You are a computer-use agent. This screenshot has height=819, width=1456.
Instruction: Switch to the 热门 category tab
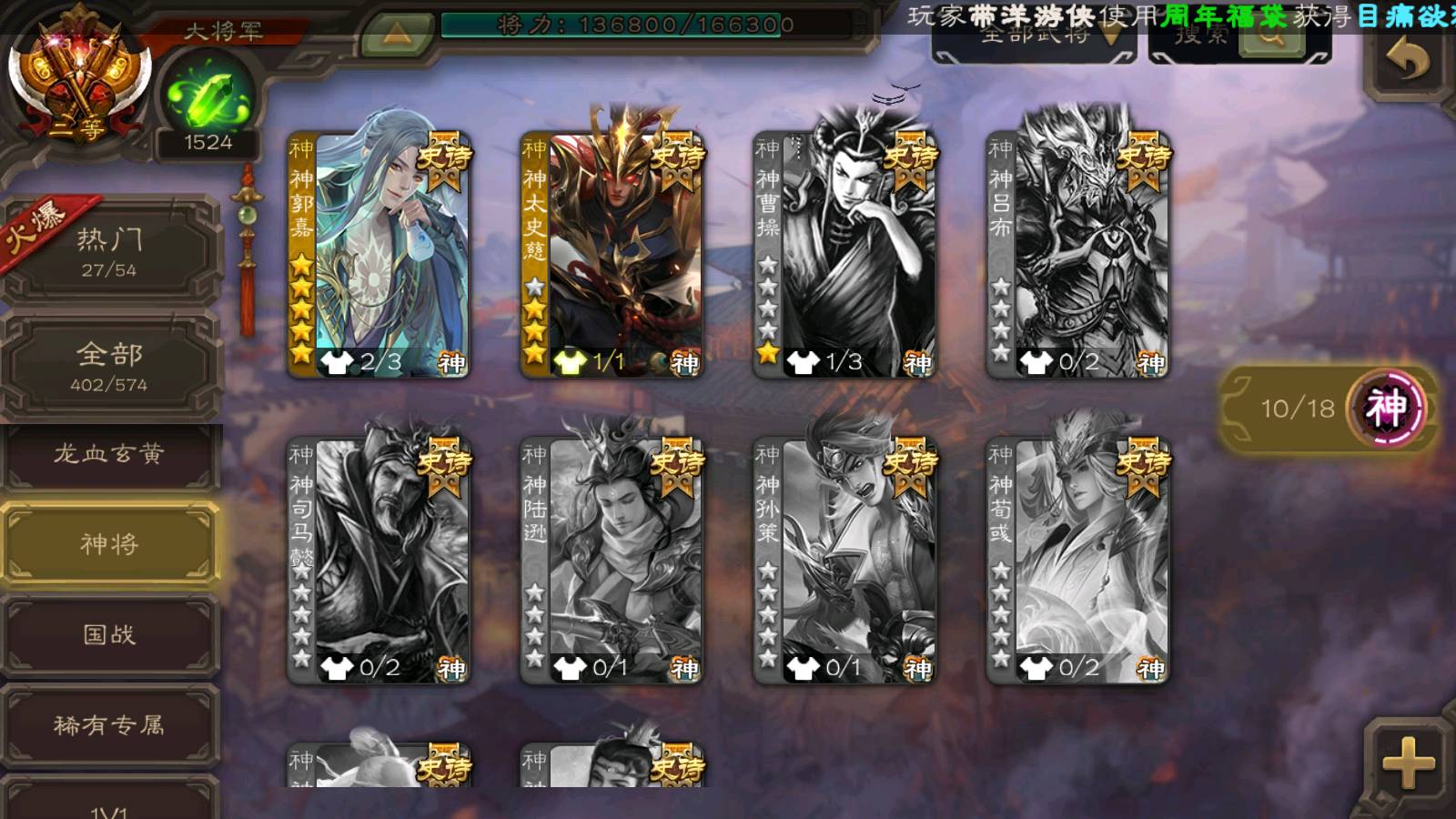(x=109, y=251)
